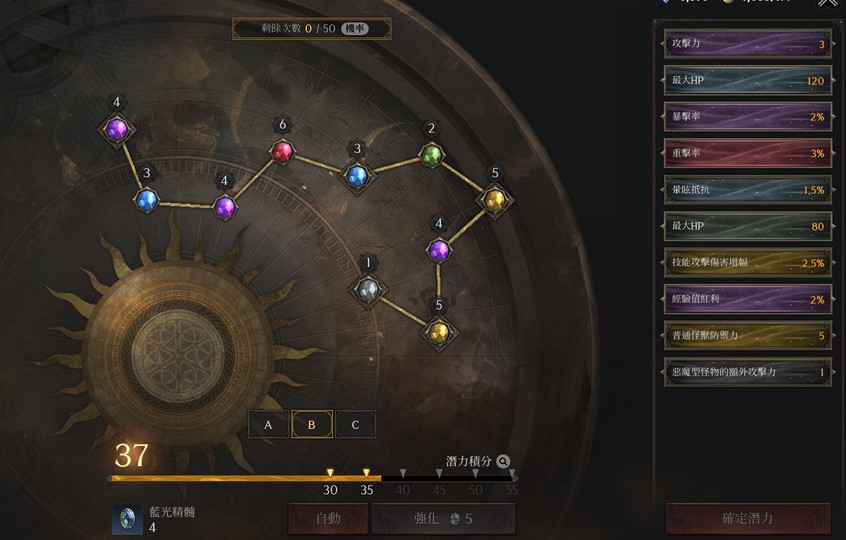Select the 暴擊率 stat row

pos(747,117)
